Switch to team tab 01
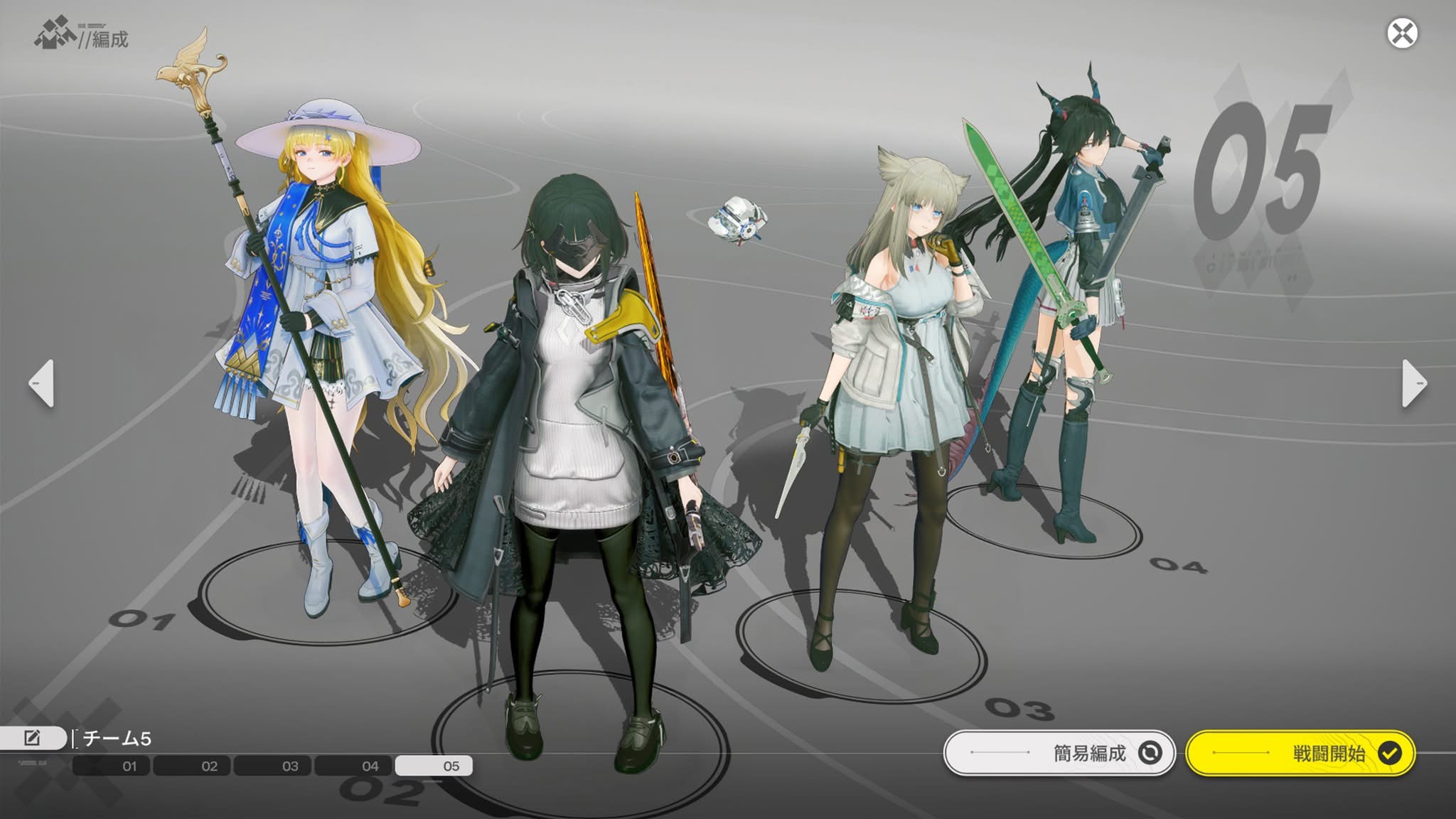Image resolution: width=1456 pixels, height=819 pixels. (111, 766)
